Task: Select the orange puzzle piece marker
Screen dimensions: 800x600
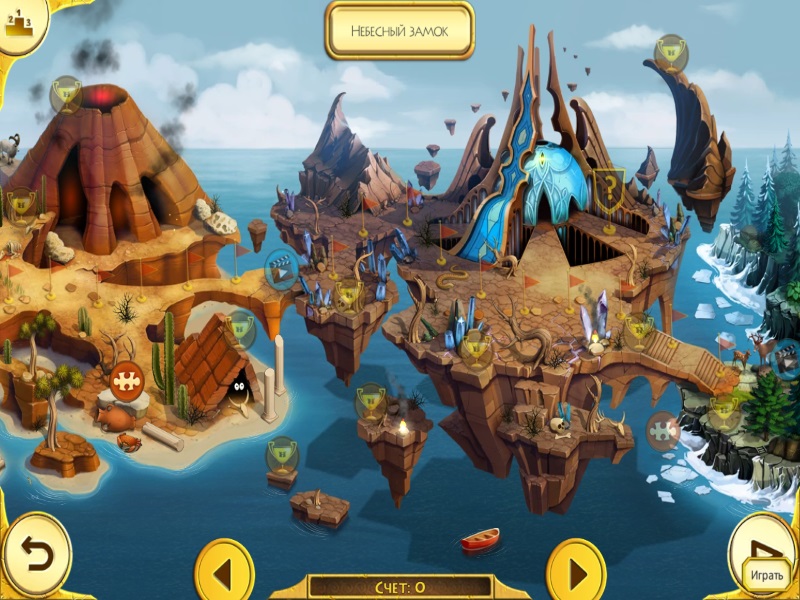Action: (x=126, y=380)
